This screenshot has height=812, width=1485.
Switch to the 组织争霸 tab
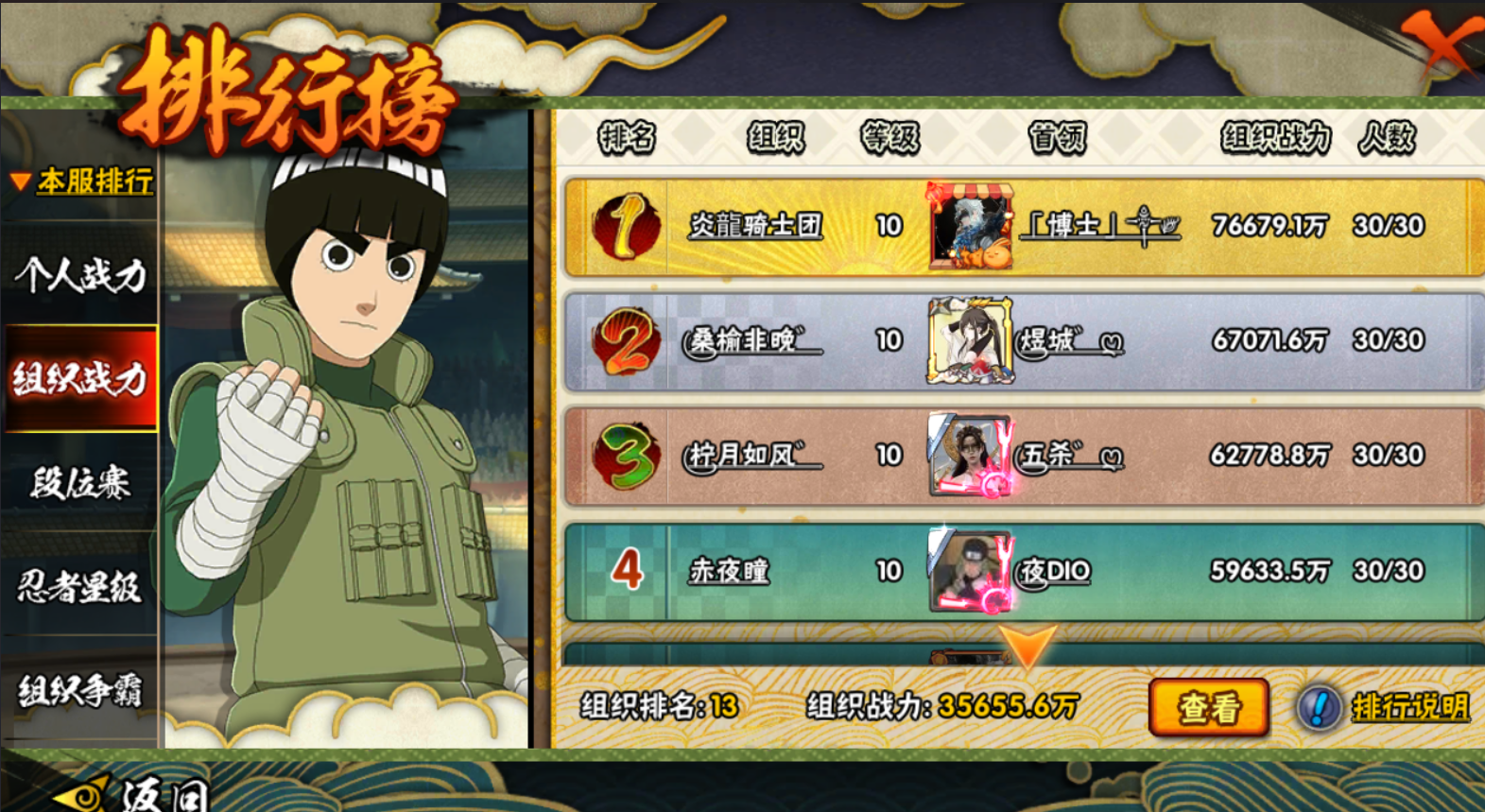point(80,691)
